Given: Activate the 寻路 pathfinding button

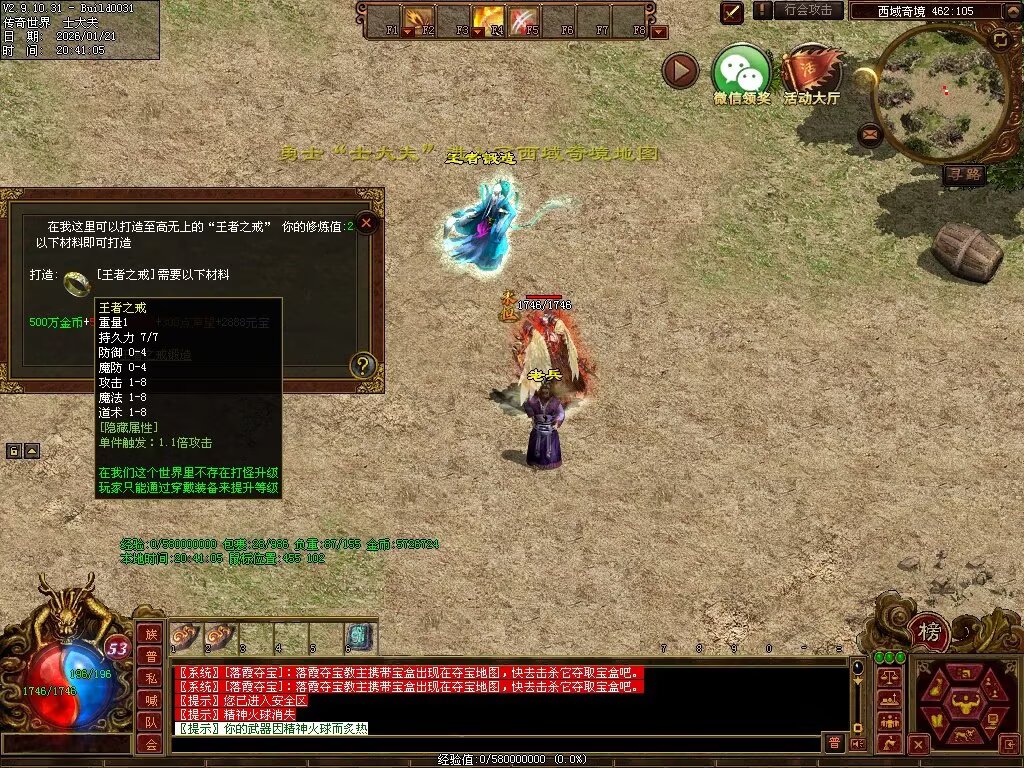Looking at the screenshot, I should pos(965,175).
